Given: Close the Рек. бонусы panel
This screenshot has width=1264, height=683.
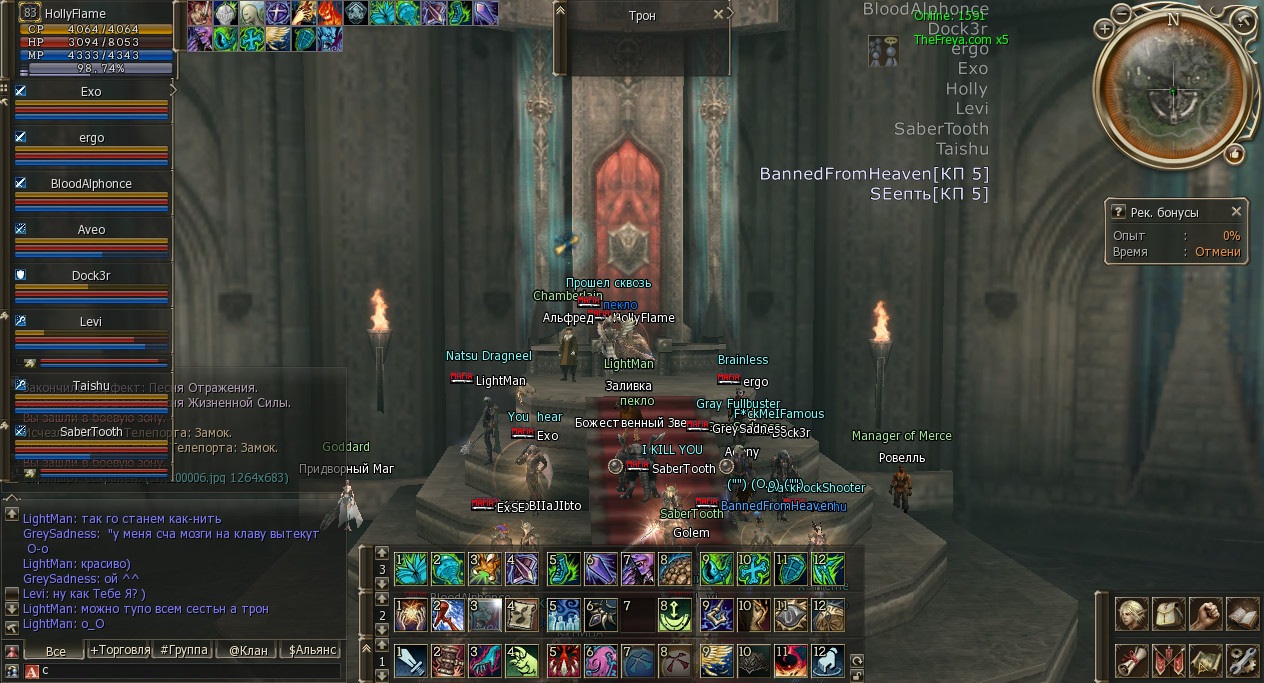Looking at the screenshot, I should pyautogui.click(x=1236, y=212).
